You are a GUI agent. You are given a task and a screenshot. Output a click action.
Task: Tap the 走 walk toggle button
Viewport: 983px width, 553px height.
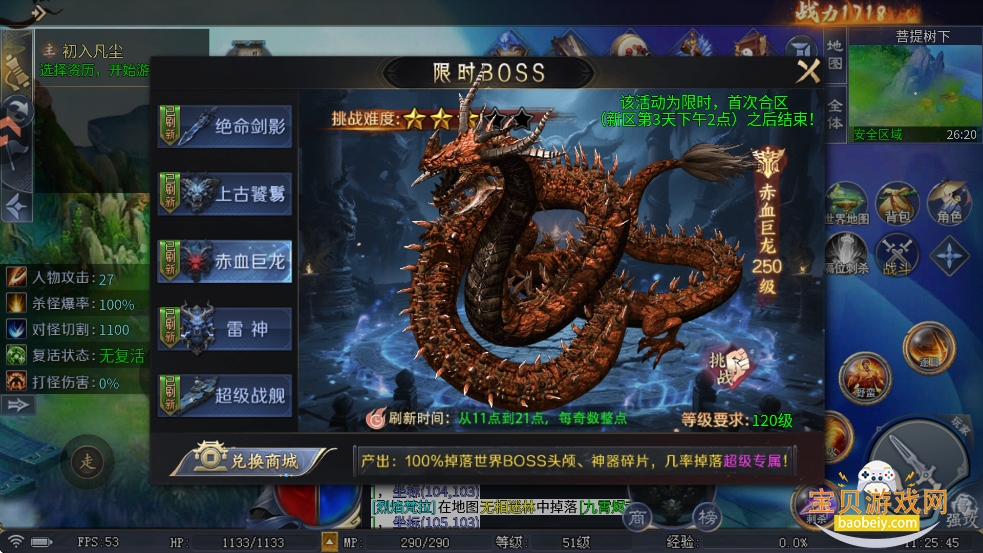pos(89,462)
